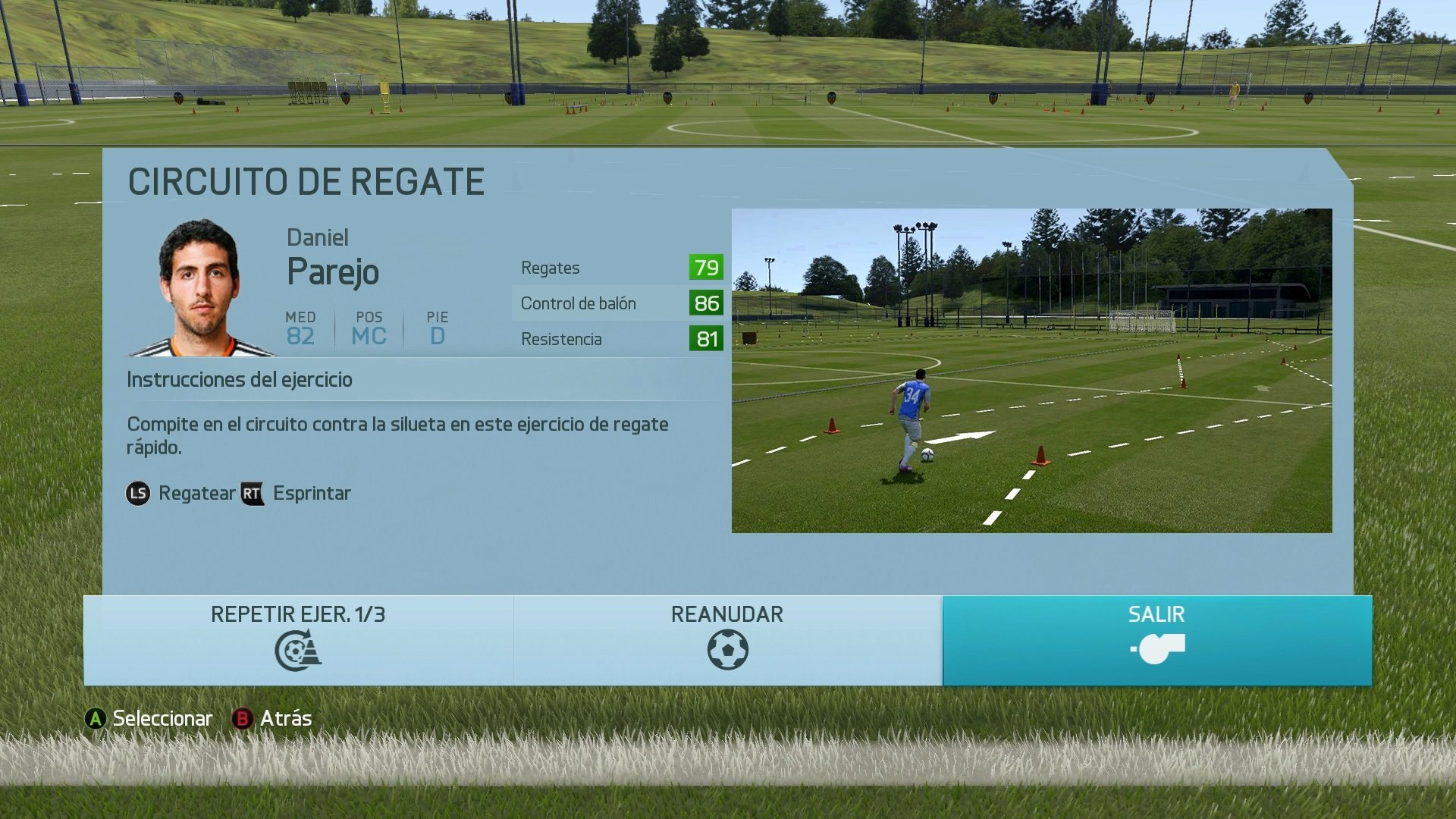This screenshot has height=819, width=1456.
Task: Select the Control de balón stat row
Action: coord(614,303)
